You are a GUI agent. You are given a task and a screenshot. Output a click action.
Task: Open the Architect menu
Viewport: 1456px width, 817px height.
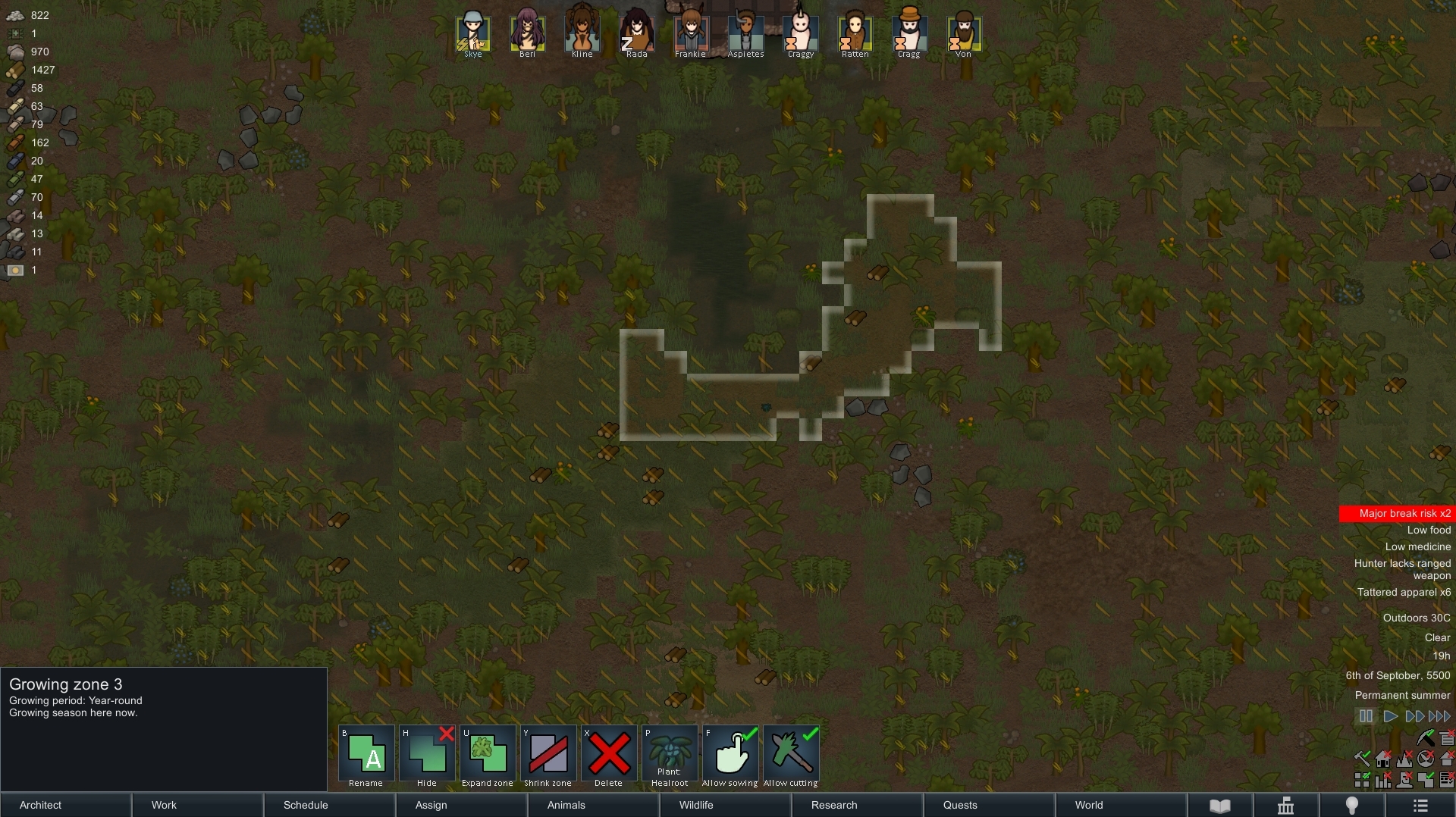point(39,805)
